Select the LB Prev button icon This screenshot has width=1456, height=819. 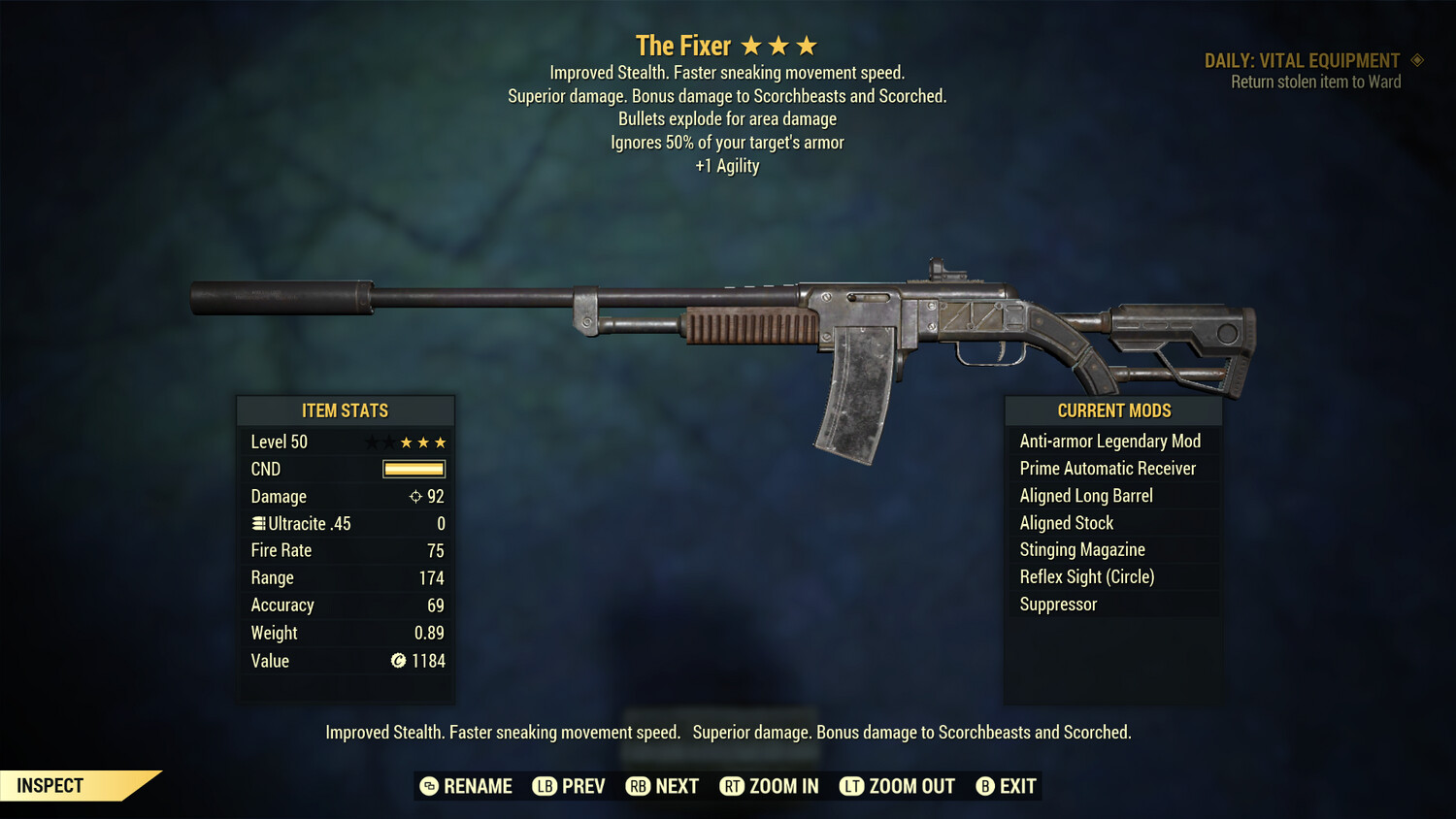[544, 786]
